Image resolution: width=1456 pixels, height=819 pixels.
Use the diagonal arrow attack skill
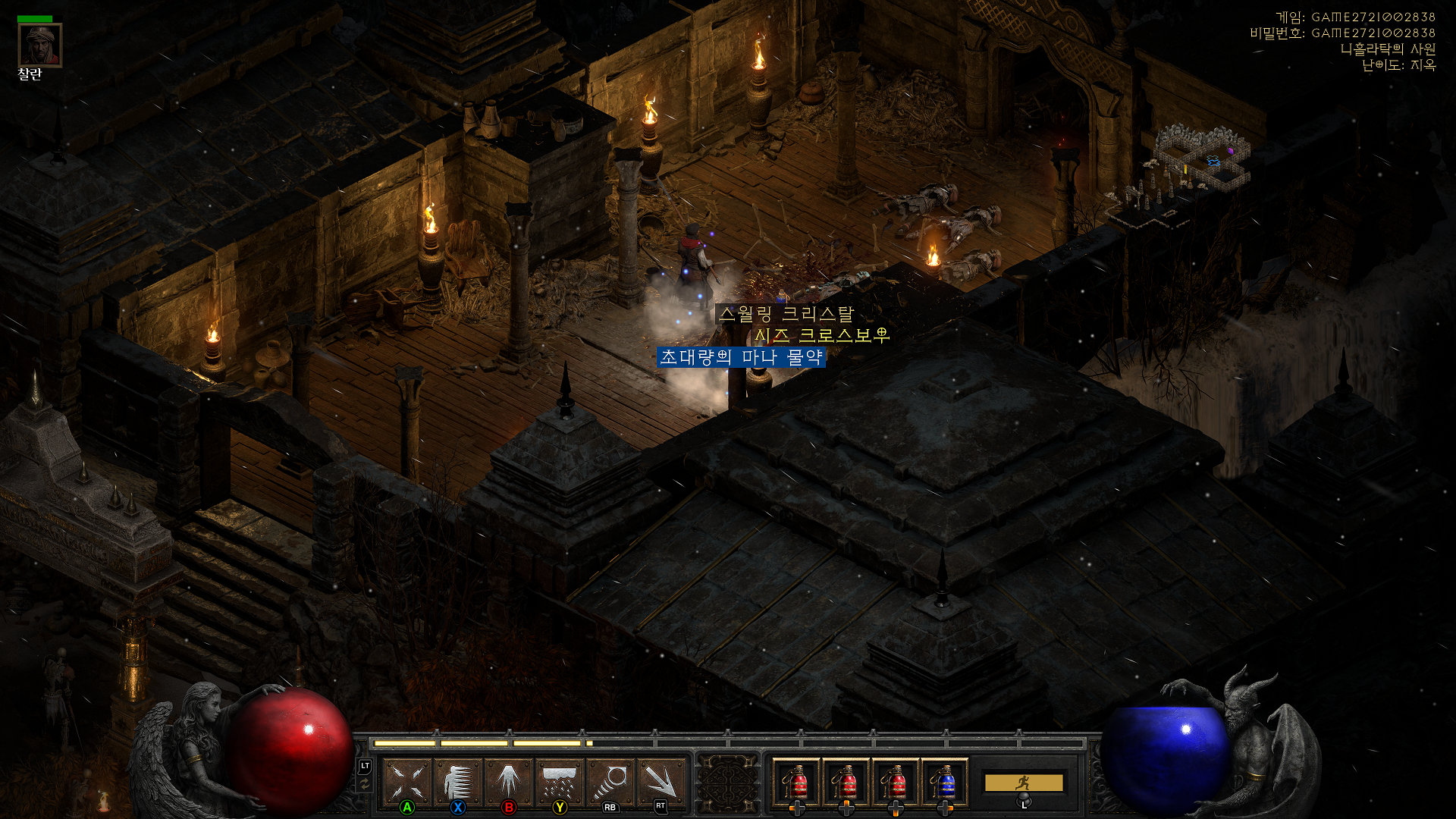click(661, 781)
